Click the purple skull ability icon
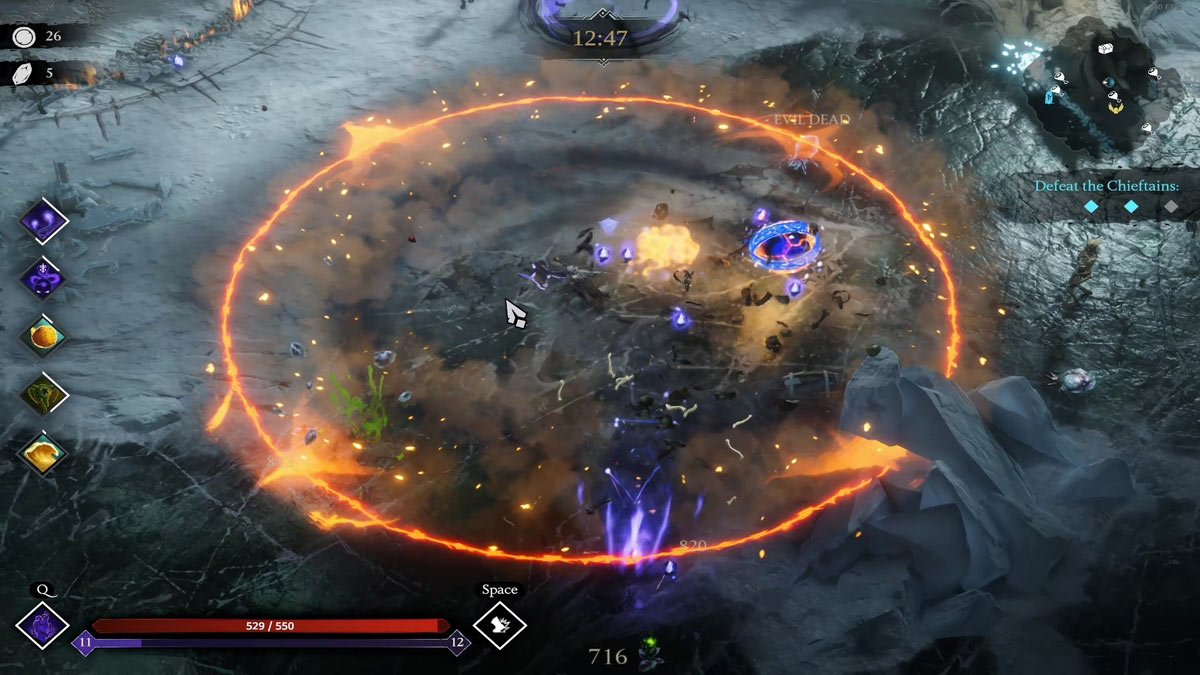1200x675 pixels. [x=44, y=278]
